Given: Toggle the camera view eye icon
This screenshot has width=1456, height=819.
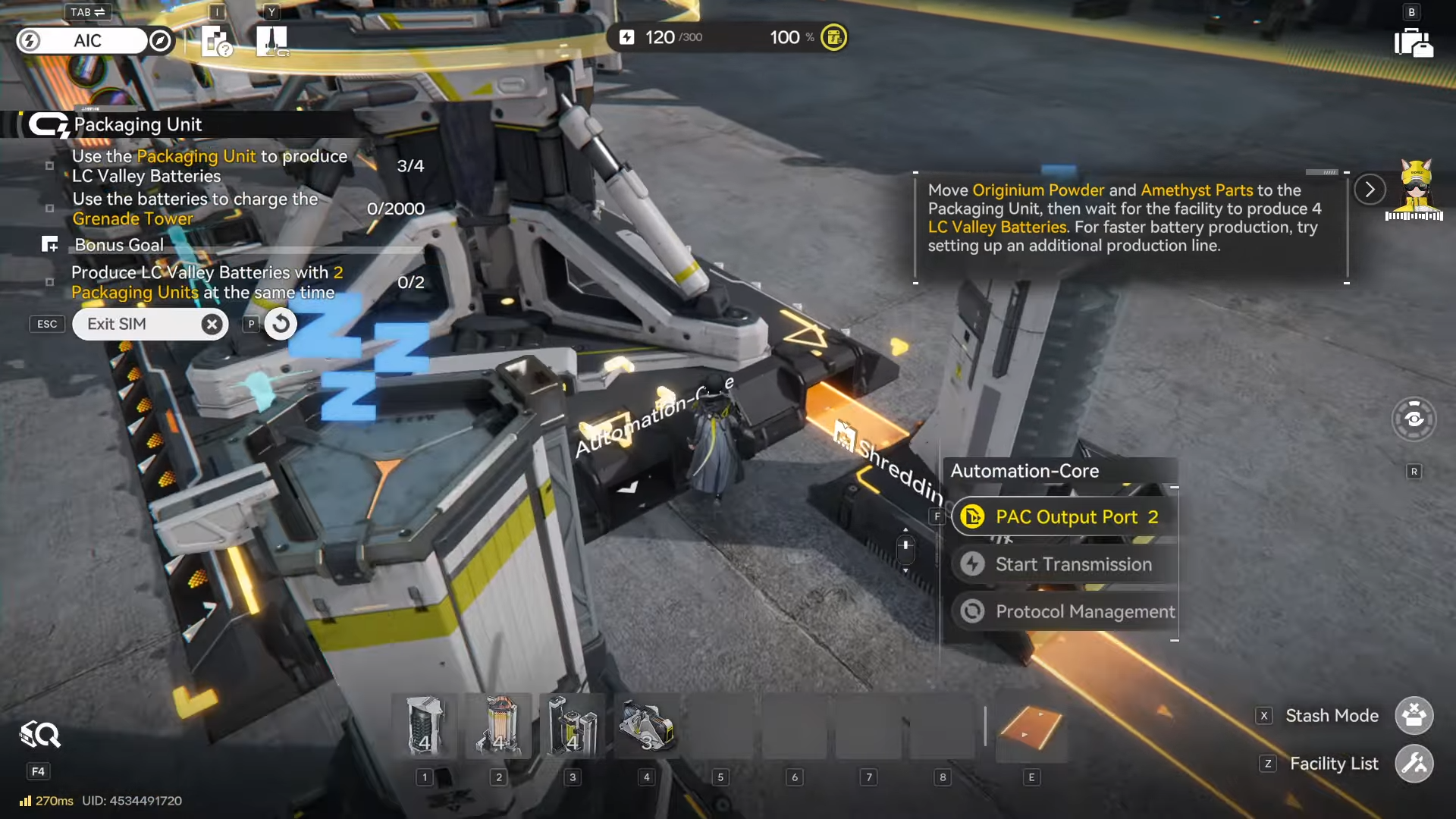Looking at the screenshot, I should click(1414, 419).
